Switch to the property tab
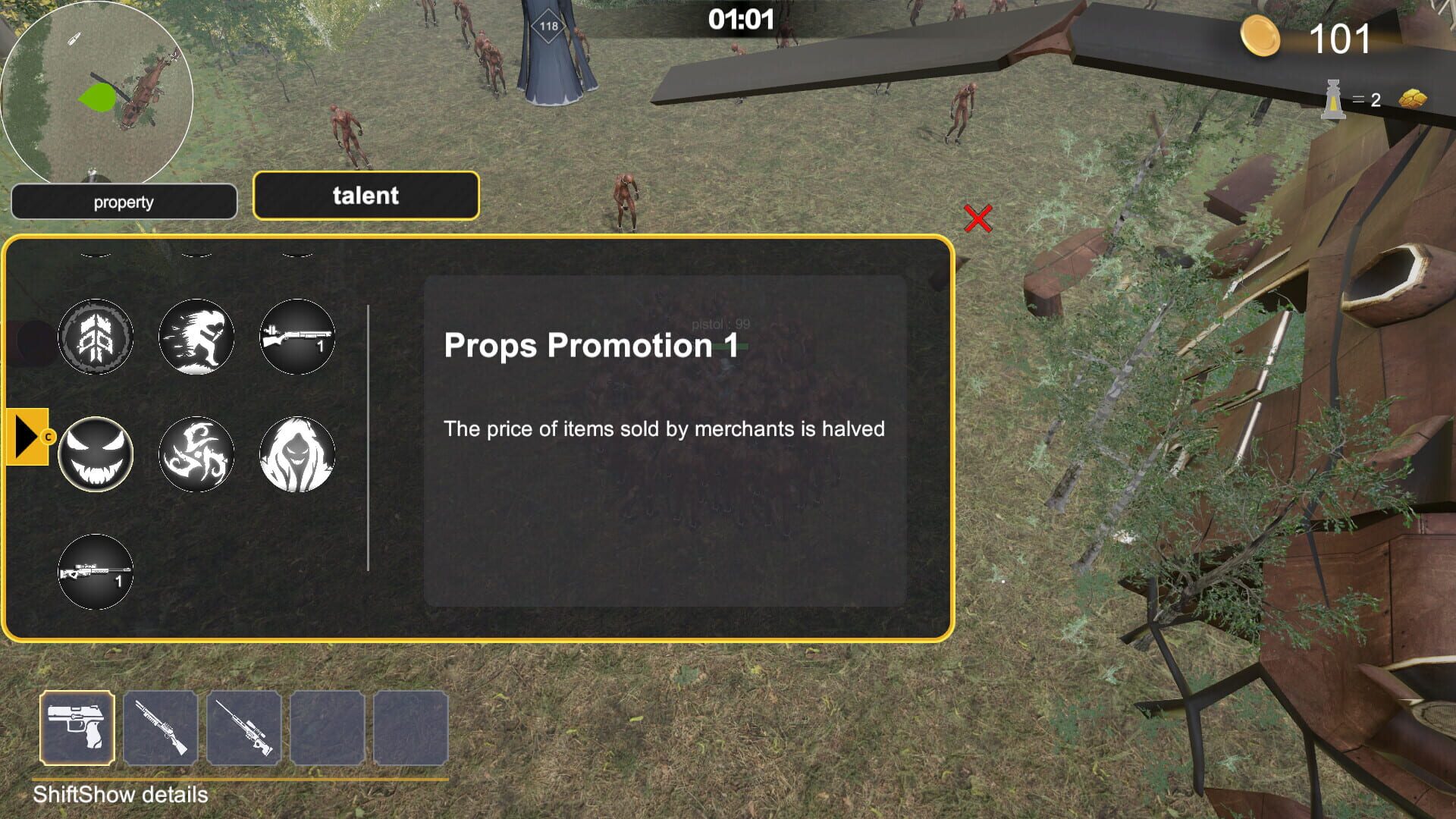Viewport: 1456px width, 819px height. tap(124, 201)
